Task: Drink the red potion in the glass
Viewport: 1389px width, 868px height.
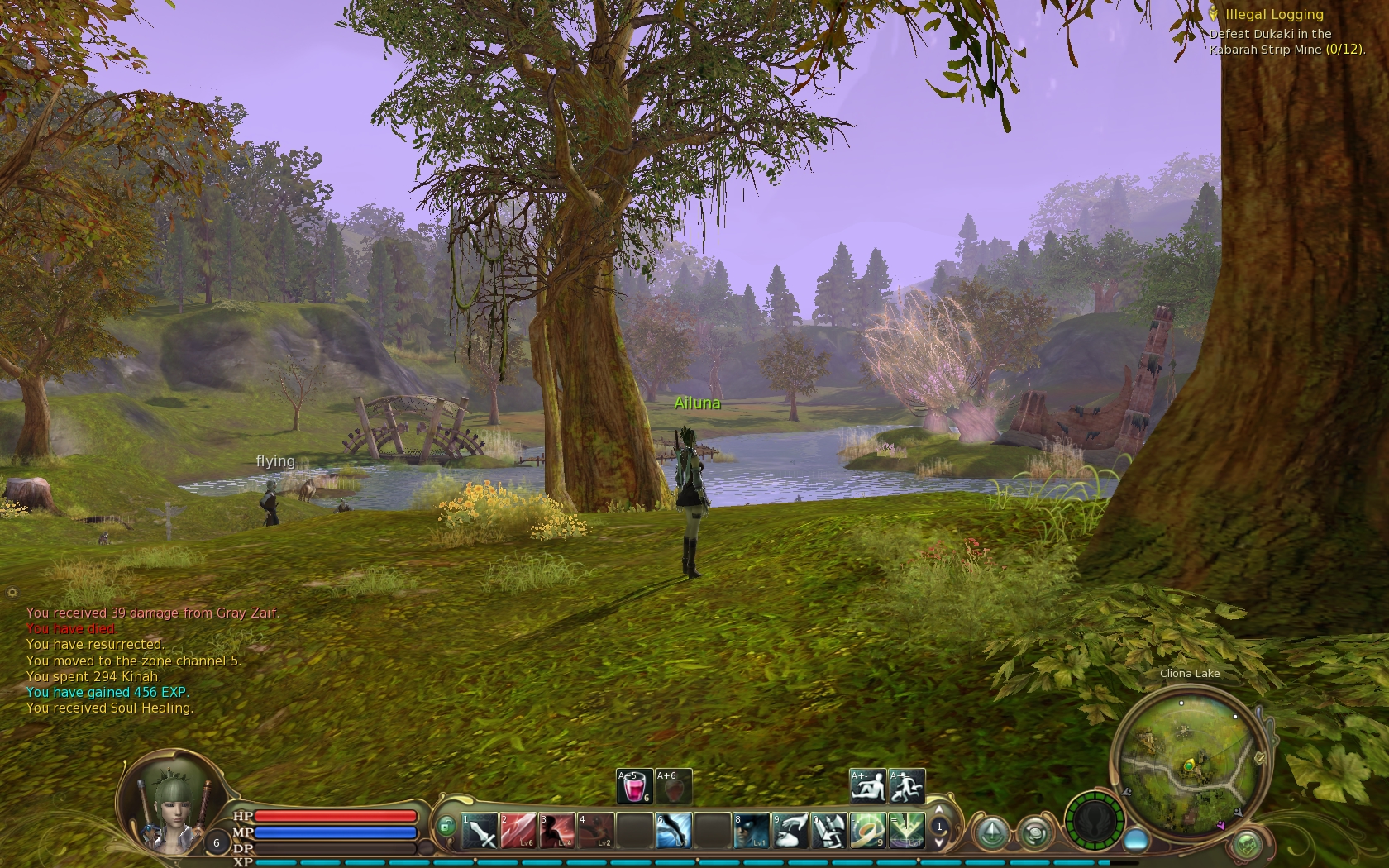Action: [x=634, y=786]
